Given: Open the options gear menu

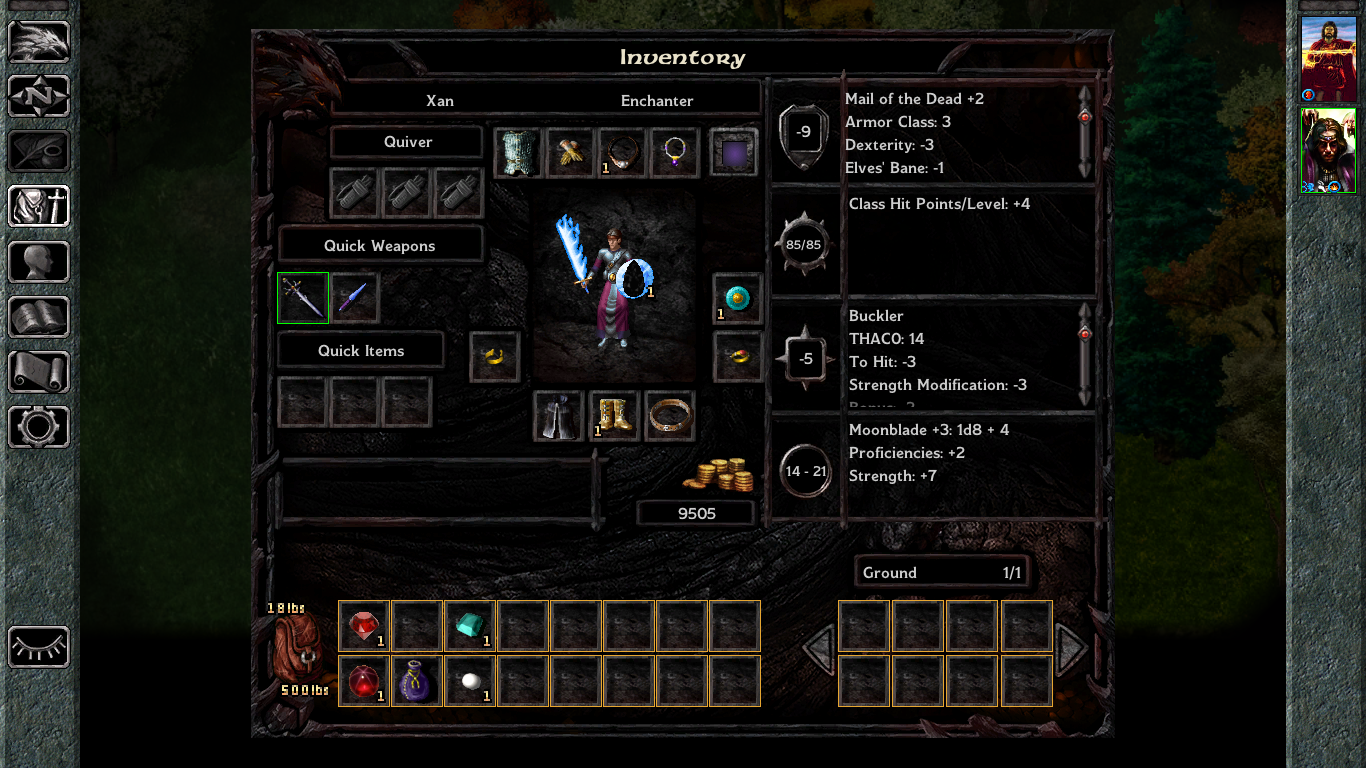Looking at the screenshot, I should (x=39, y=427).
